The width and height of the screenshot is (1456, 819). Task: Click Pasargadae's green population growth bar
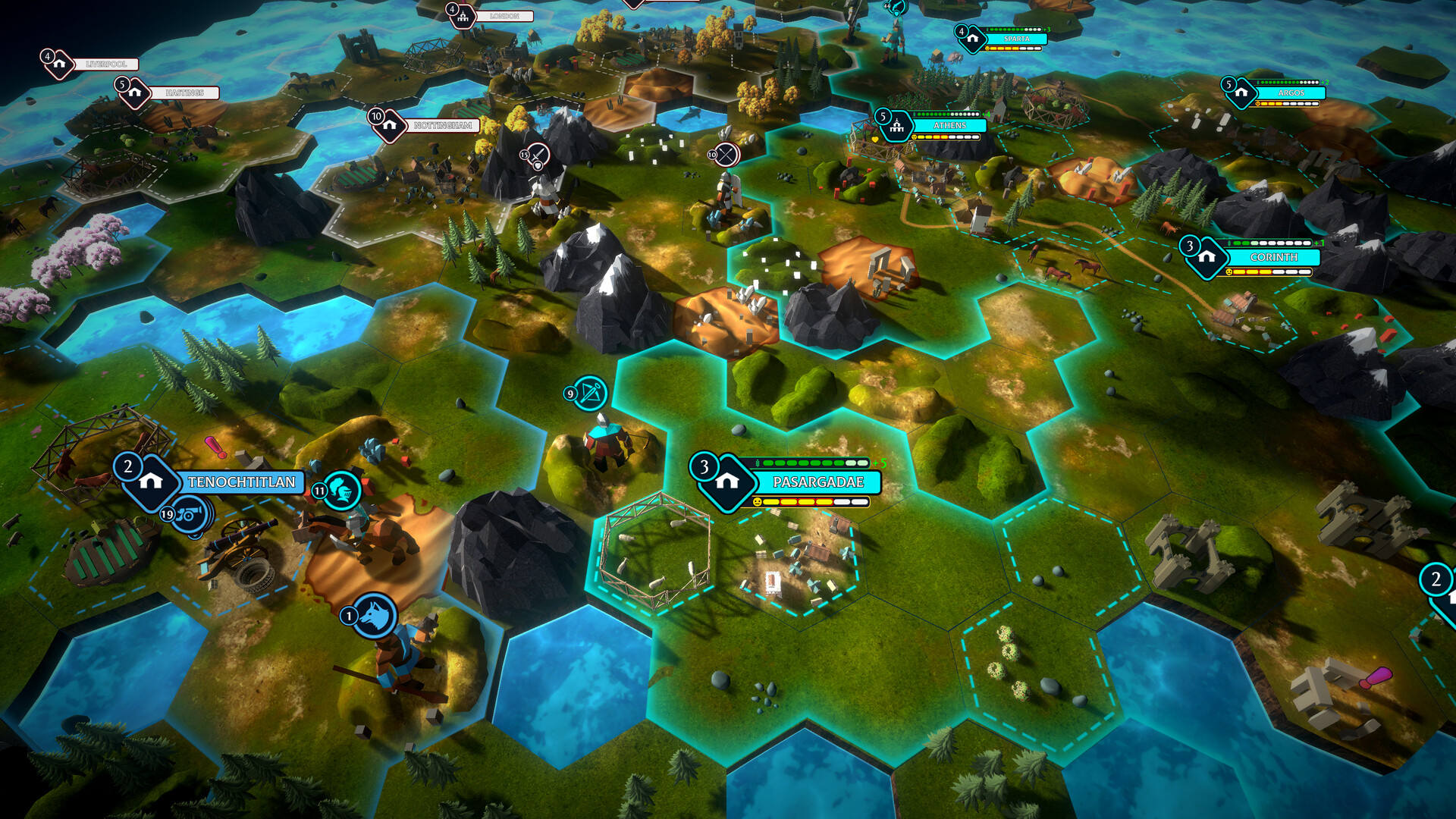point(804,462)
